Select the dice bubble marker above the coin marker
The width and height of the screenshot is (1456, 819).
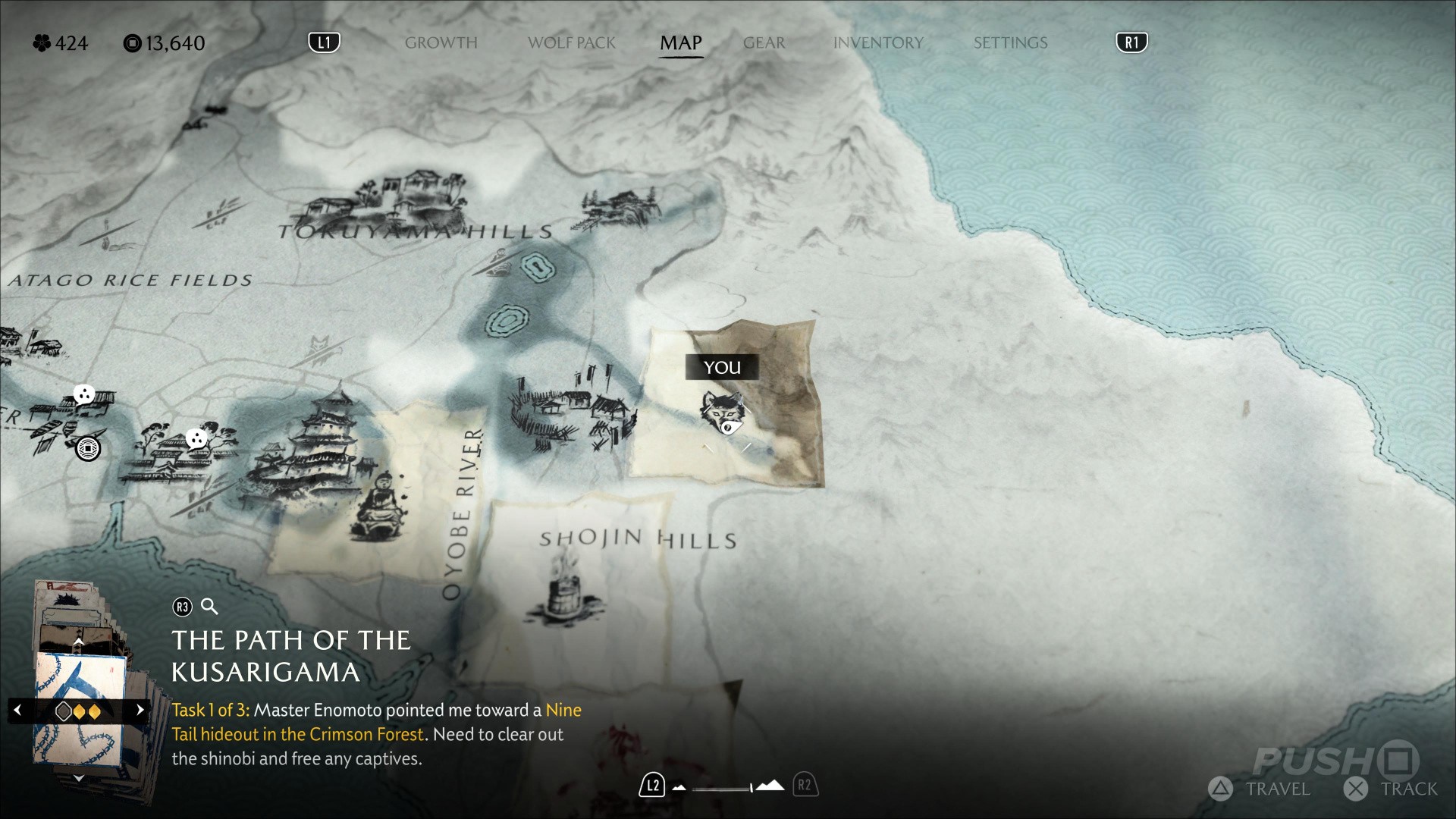pyautogui.click(x=83, y=394)
